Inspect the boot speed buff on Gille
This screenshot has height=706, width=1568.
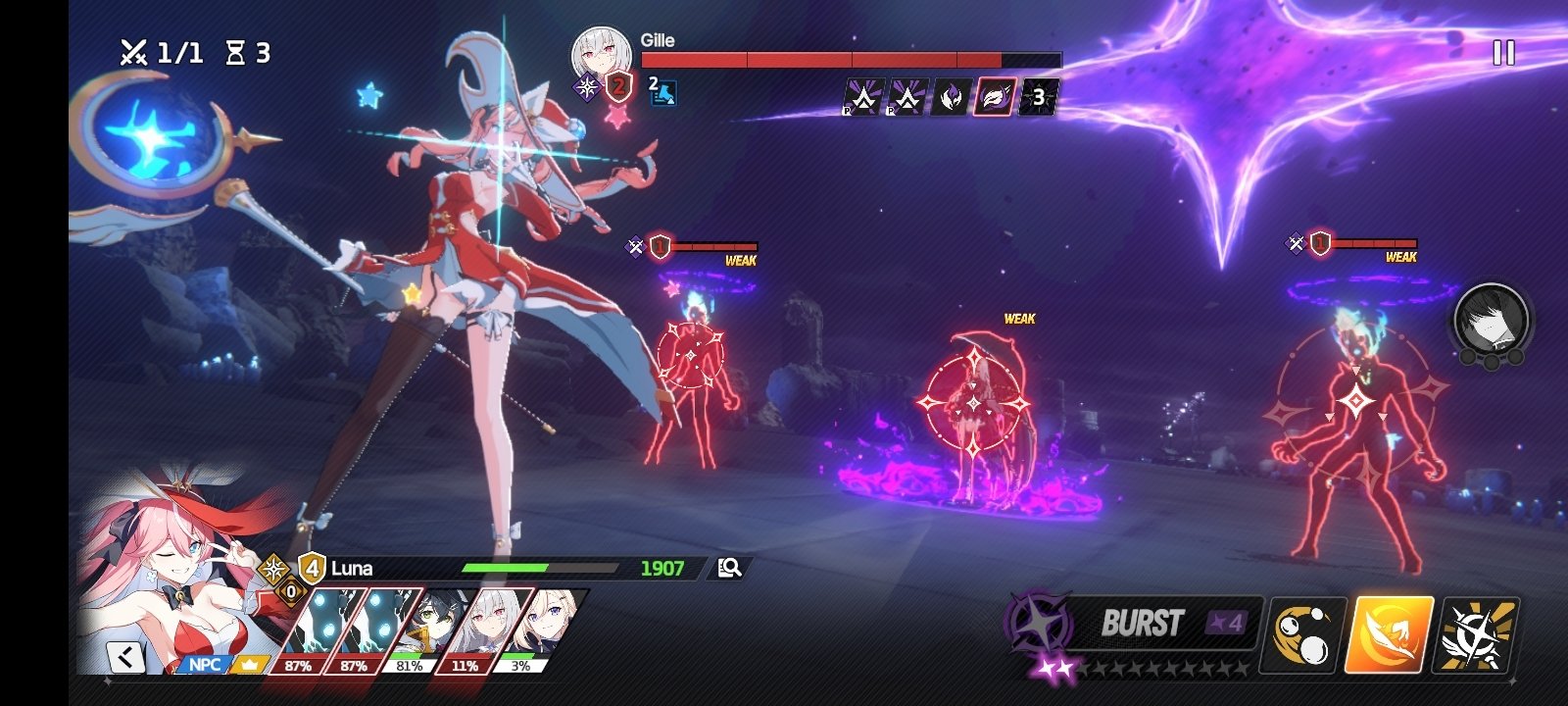pyautogui.click(x=663, y=93)
